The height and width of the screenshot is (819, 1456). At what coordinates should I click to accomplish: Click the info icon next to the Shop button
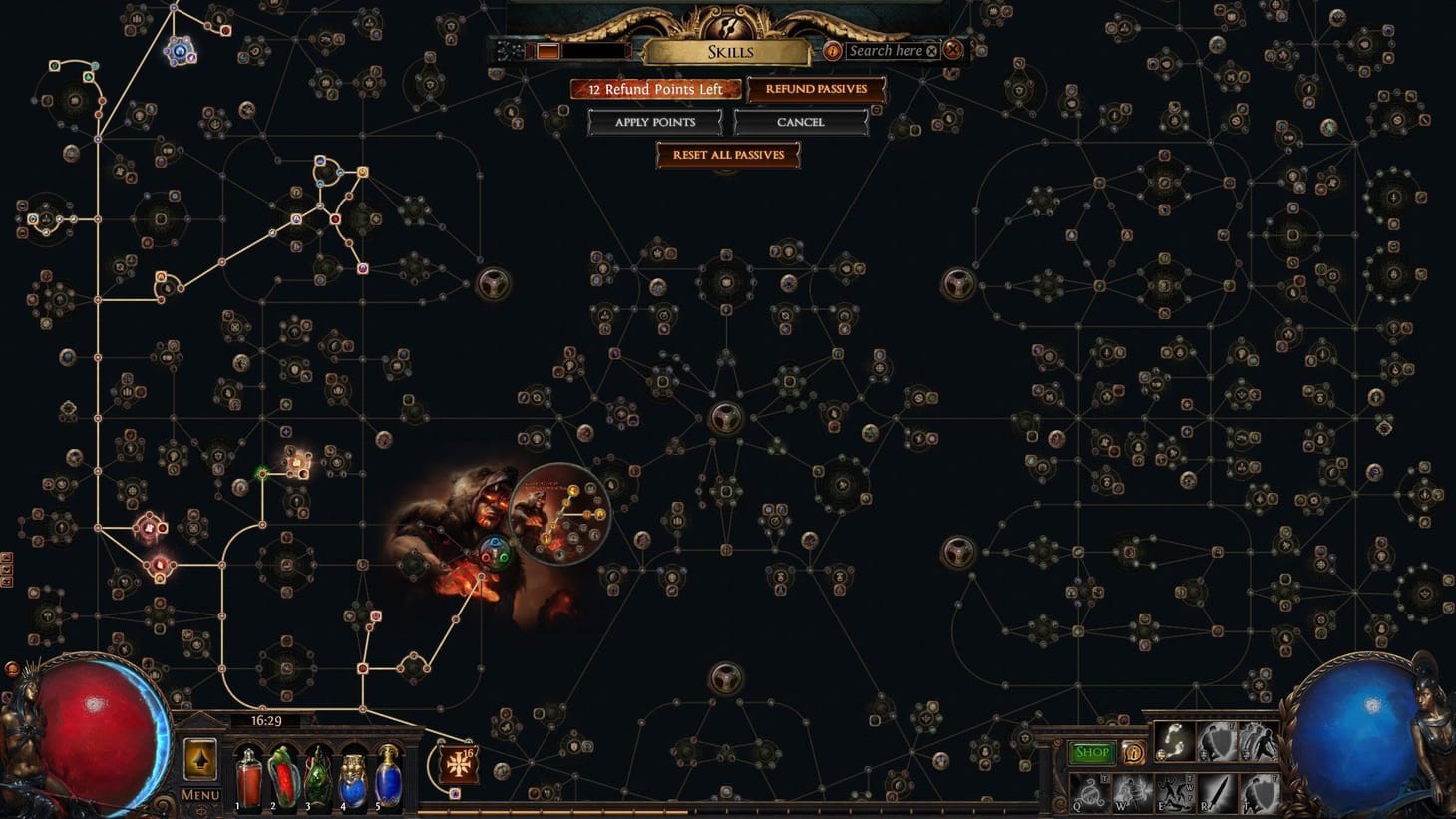pos(1132,754)
